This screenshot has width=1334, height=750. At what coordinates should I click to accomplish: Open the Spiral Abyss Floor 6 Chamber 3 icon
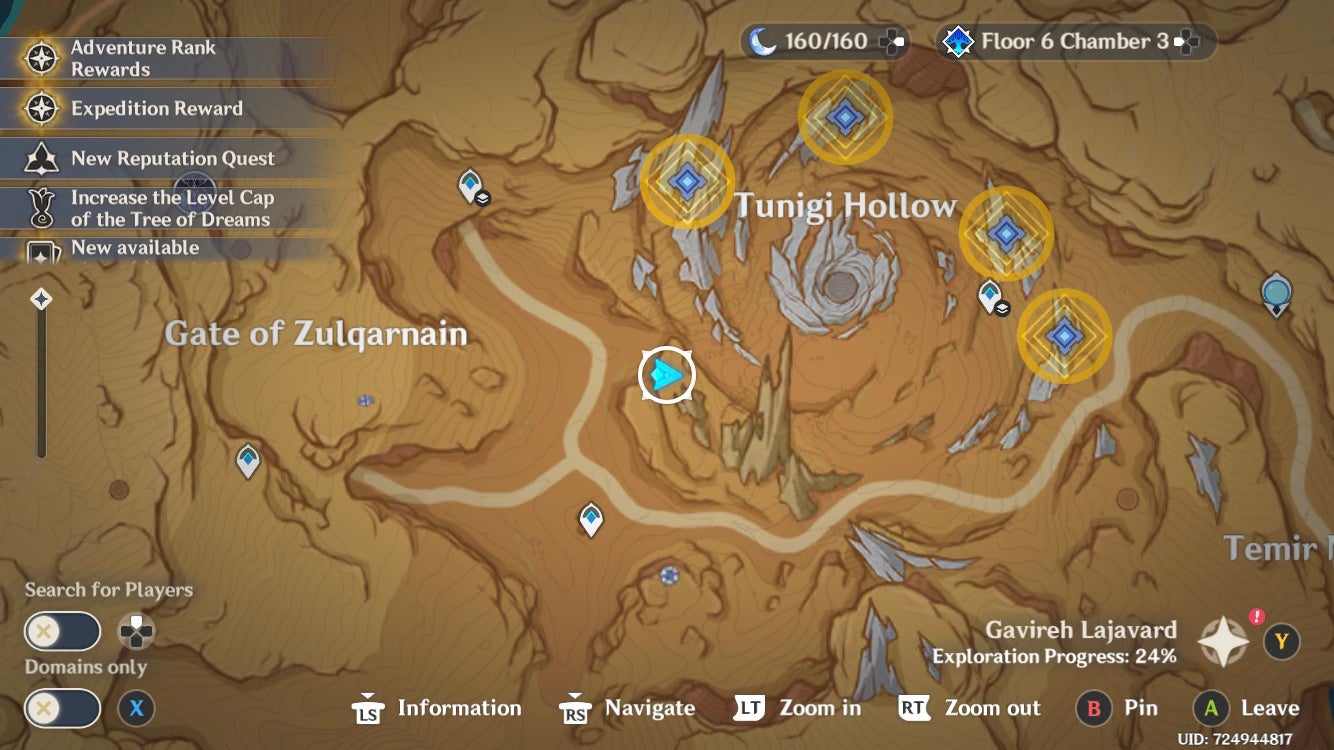(x=959, y=40)
